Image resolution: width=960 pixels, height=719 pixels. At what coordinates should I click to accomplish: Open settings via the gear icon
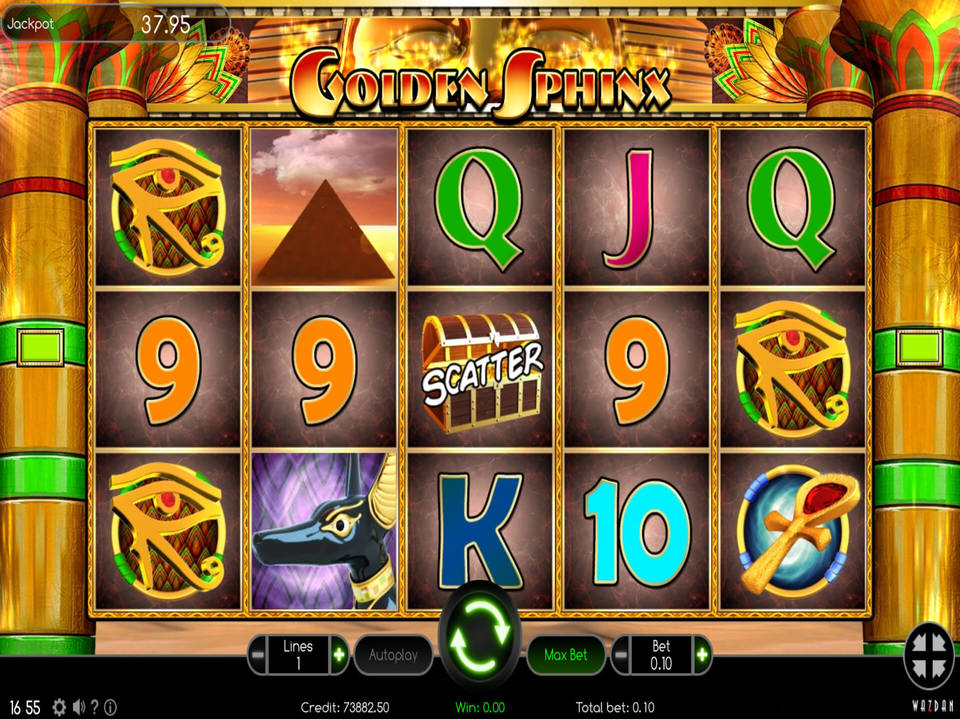[x=59, y=708]
